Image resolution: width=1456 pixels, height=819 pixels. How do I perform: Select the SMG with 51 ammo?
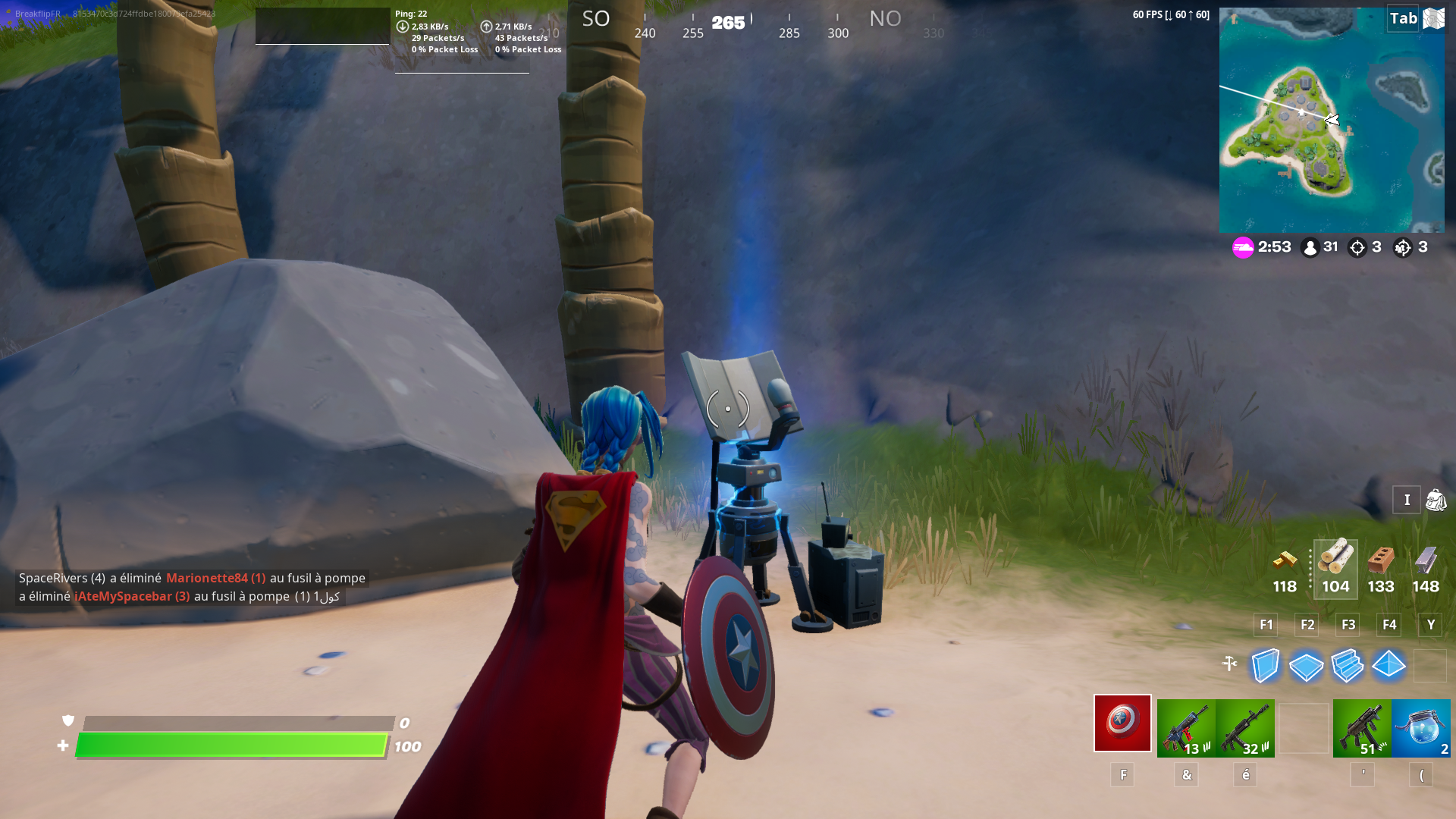point(1362,725)
